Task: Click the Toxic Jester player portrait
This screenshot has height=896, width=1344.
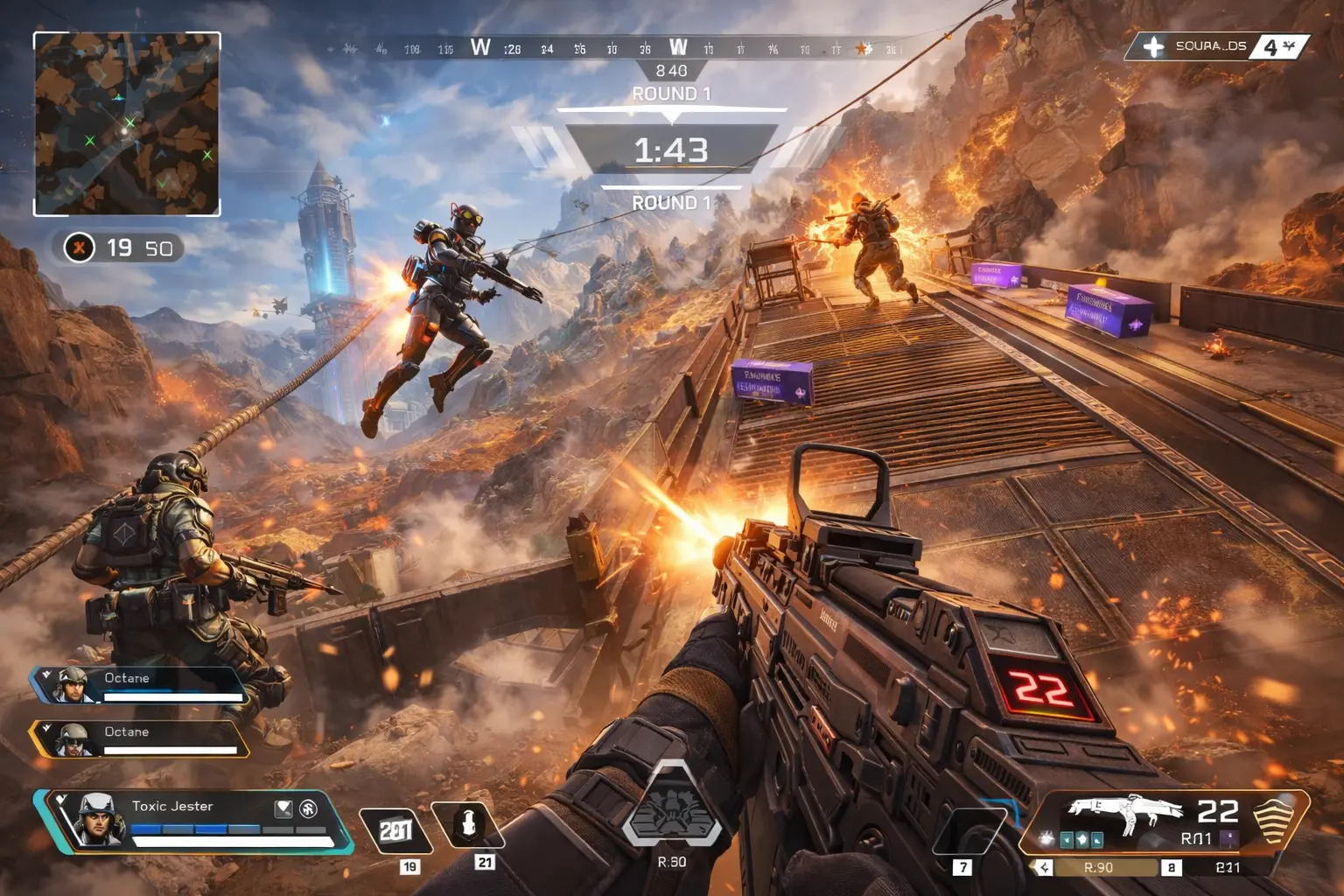Action: point(96,819)
